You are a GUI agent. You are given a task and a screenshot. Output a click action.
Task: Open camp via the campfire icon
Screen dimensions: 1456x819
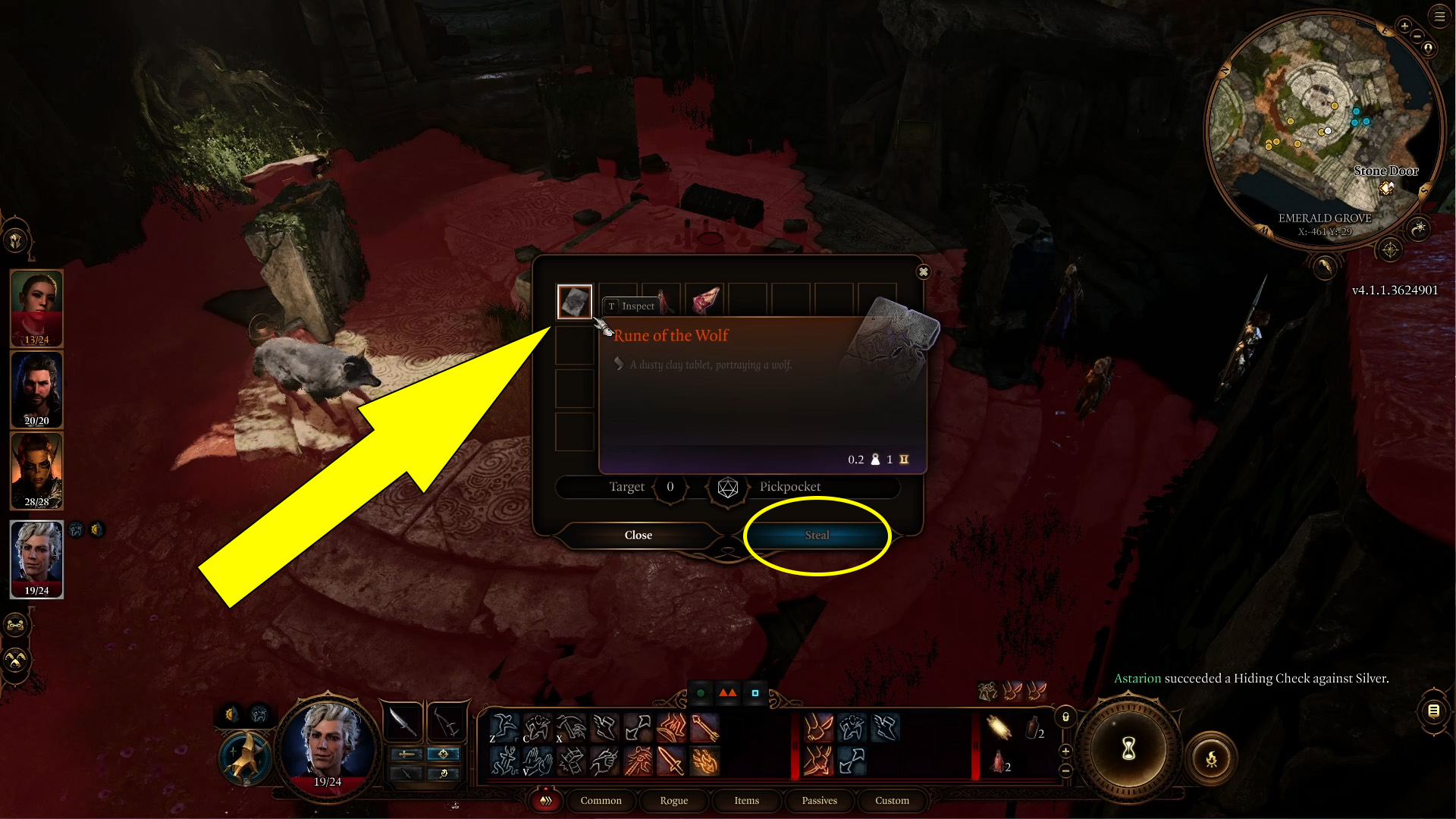[1212, 760]
